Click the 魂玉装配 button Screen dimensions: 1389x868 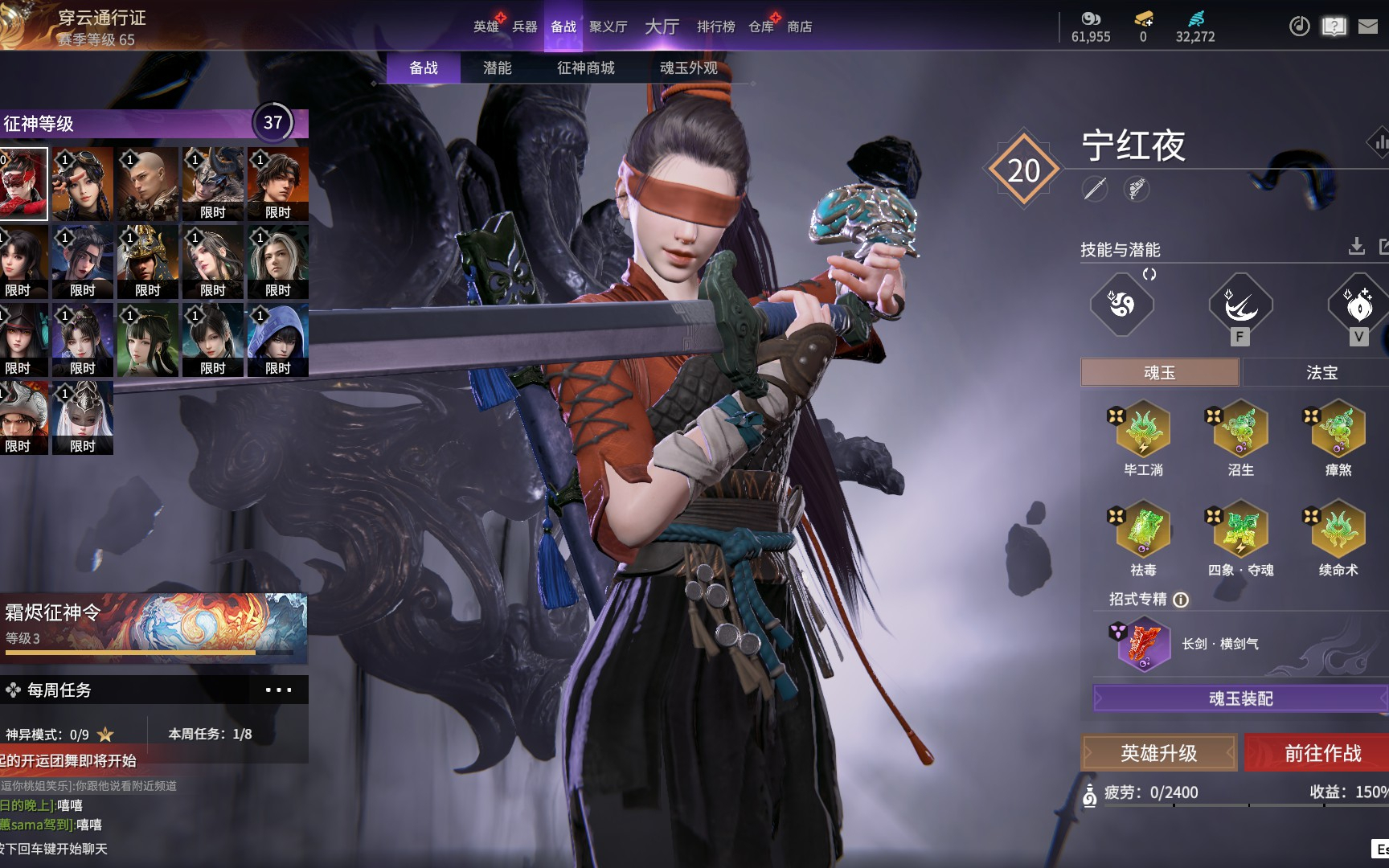tap(1240, 698)
